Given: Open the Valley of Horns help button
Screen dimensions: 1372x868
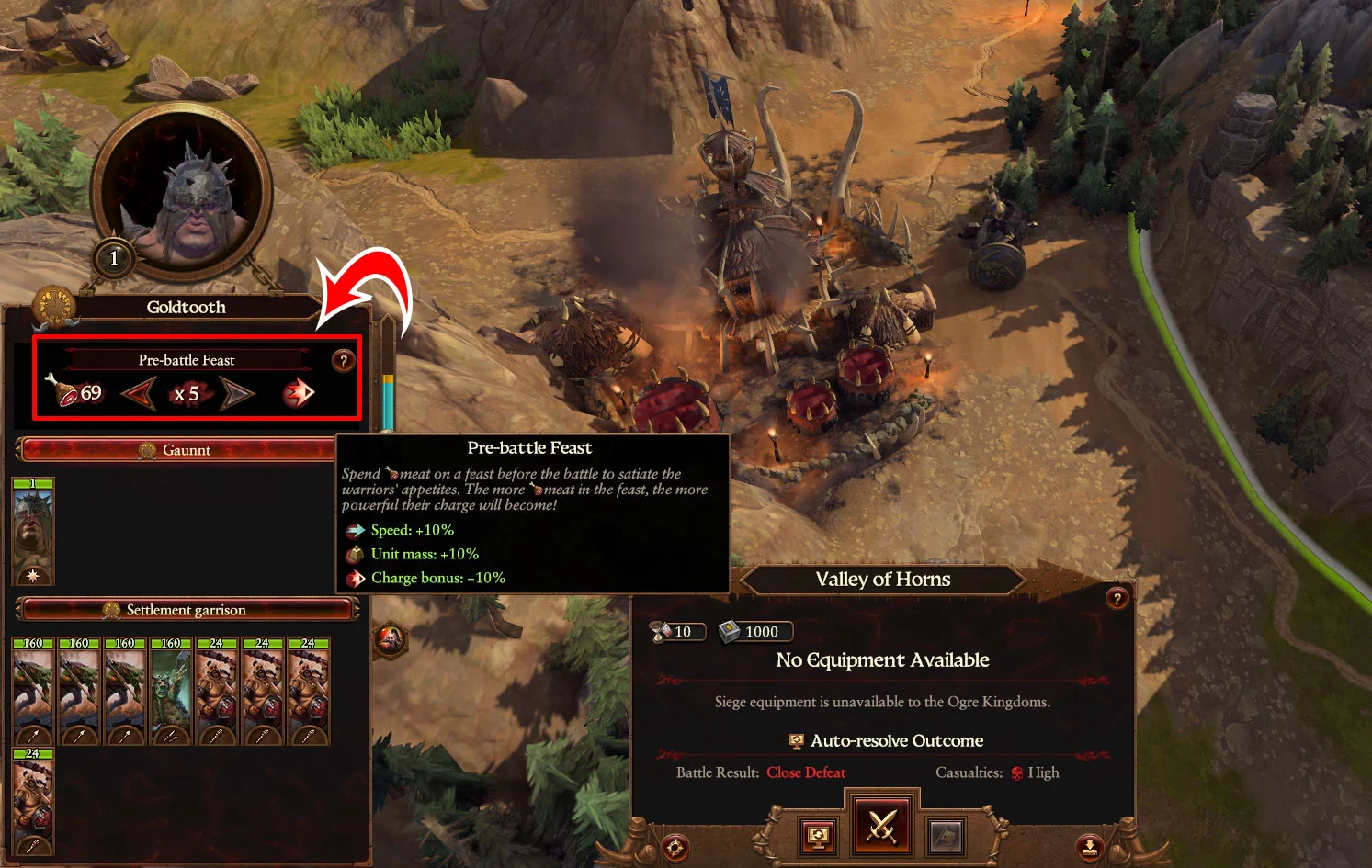Looking at the screenshot, I should pyautogui.click(x=1117, y=599).
